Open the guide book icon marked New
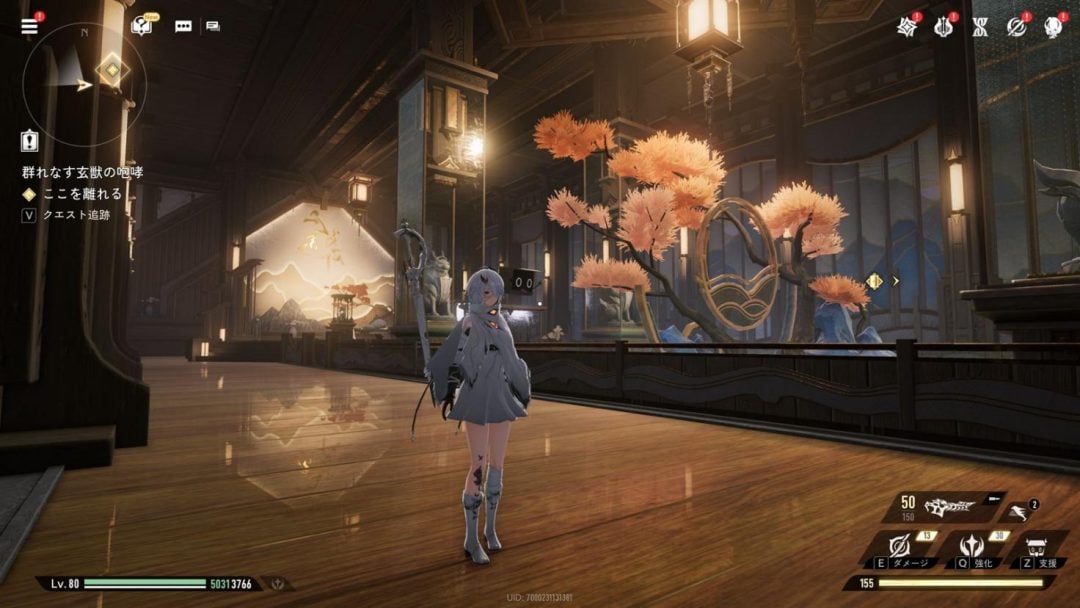 pyautogui.click(x=142, y=26)
